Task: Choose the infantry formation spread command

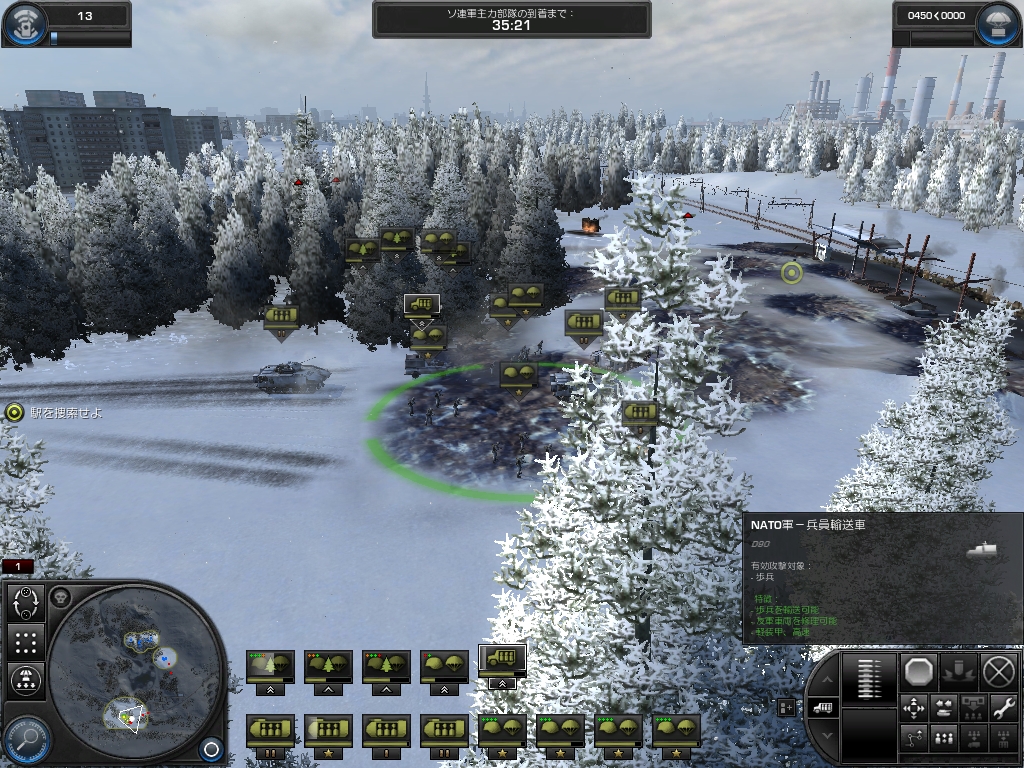Action: [944, 739]
